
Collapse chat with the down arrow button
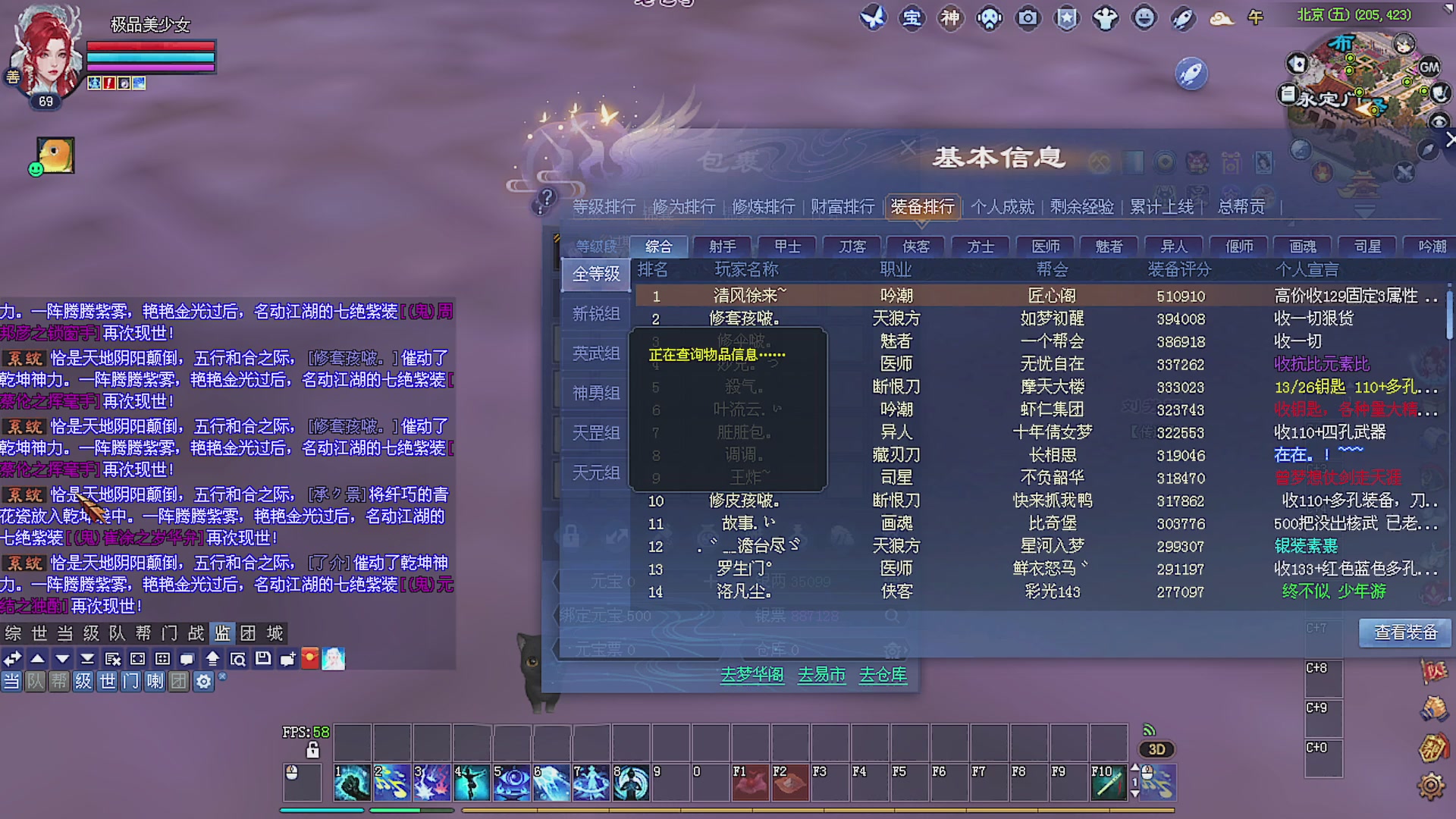point(63,658)
